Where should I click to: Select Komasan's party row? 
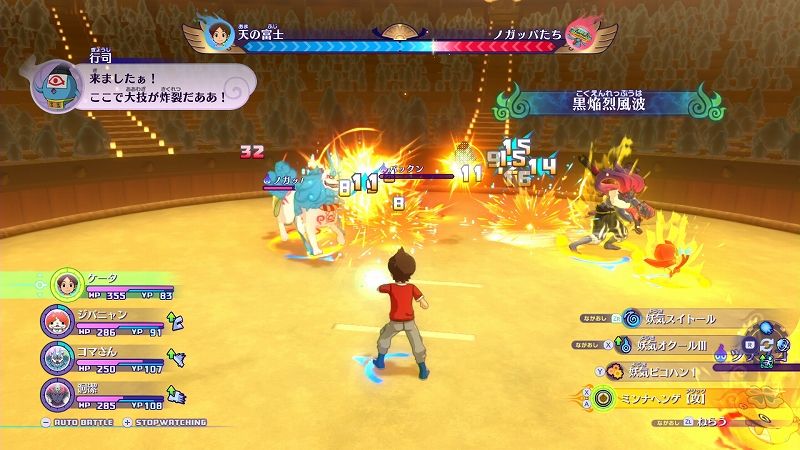[100, 360]
